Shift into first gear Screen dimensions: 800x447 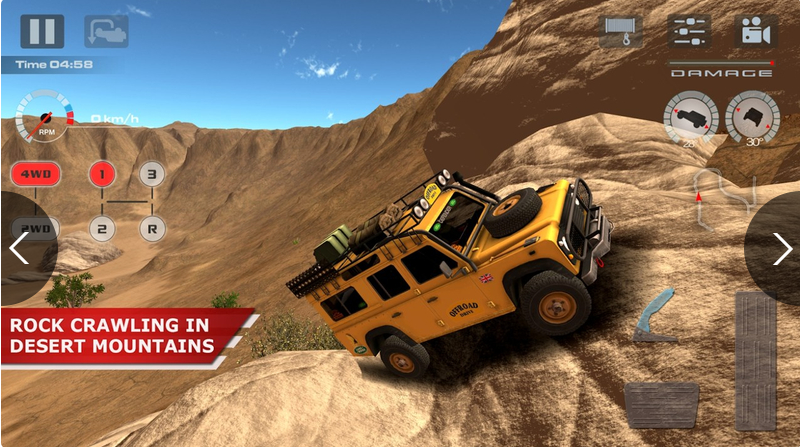[101, 174]
